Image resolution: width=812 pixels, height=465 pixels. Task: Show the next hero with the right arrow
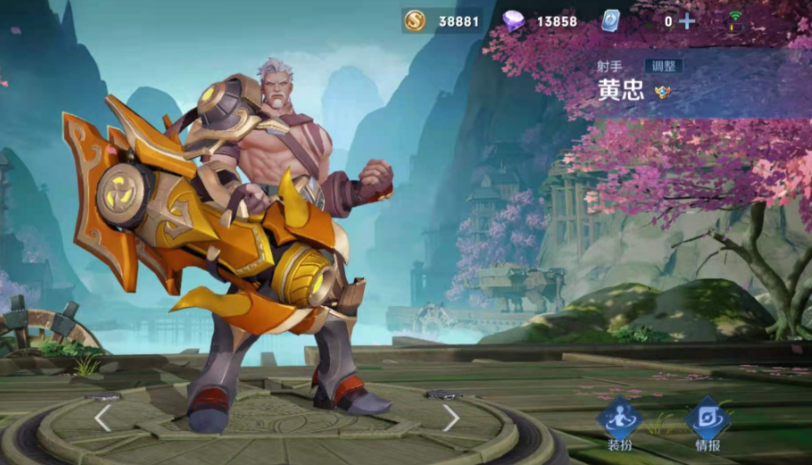pos(451,417)
